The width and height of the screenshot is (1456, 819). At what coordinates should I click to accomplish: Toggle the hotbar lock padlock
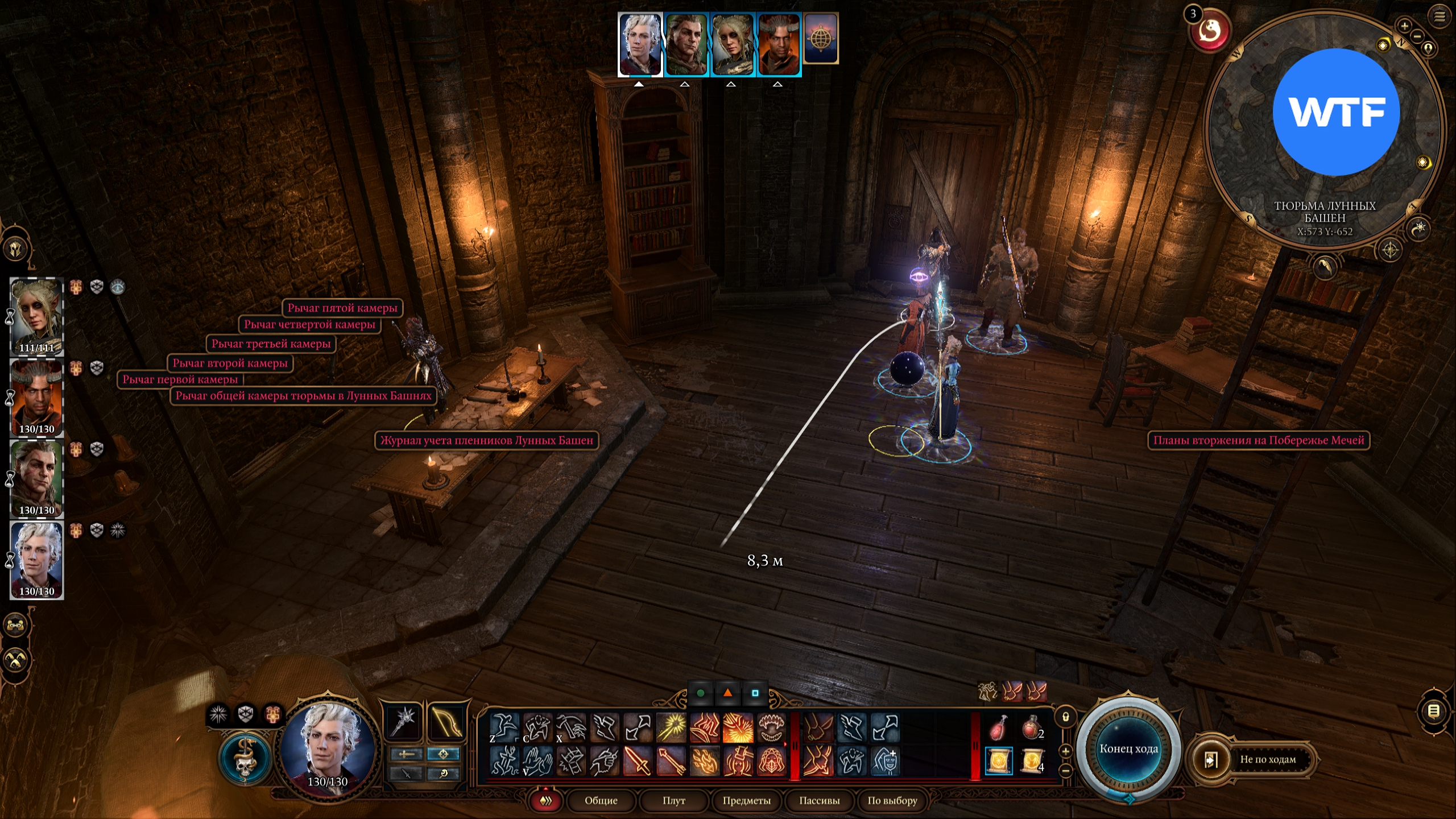pyautogui.click(x=1066, y=717)
